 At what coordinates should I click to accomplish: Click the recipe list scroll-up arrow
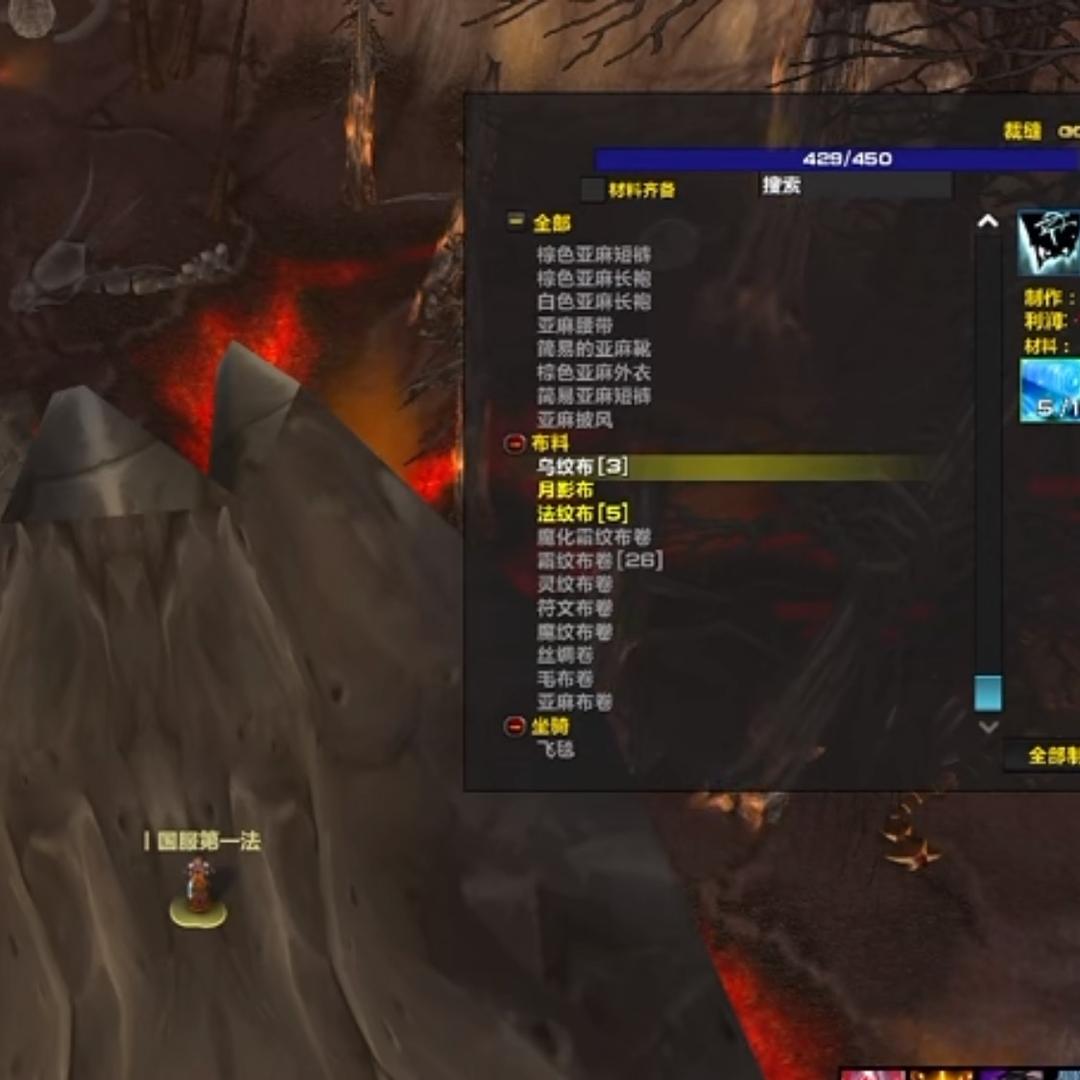click(x=988, y=222)
